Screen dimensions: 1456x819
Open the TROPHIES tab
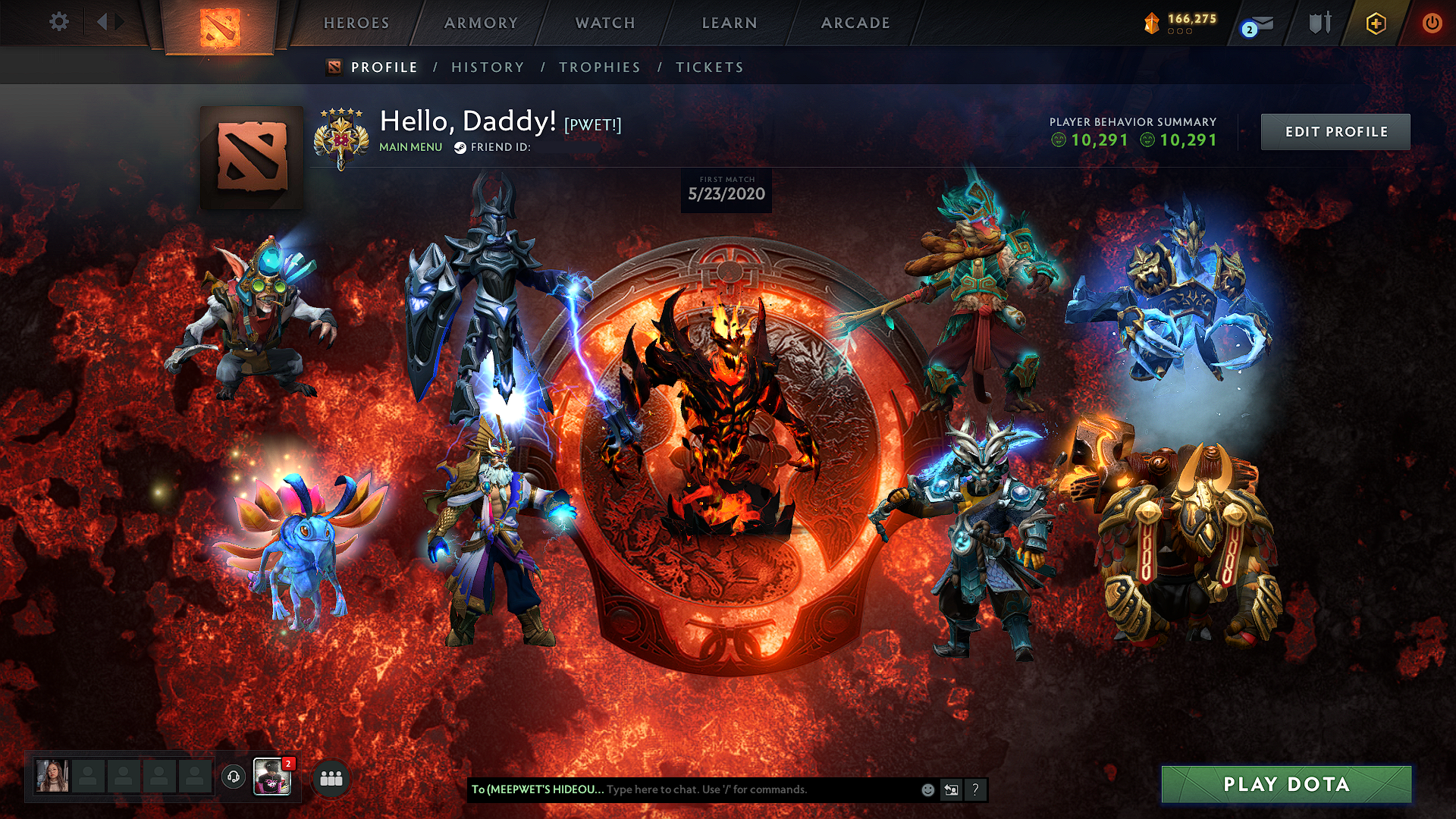click(600, 67)
